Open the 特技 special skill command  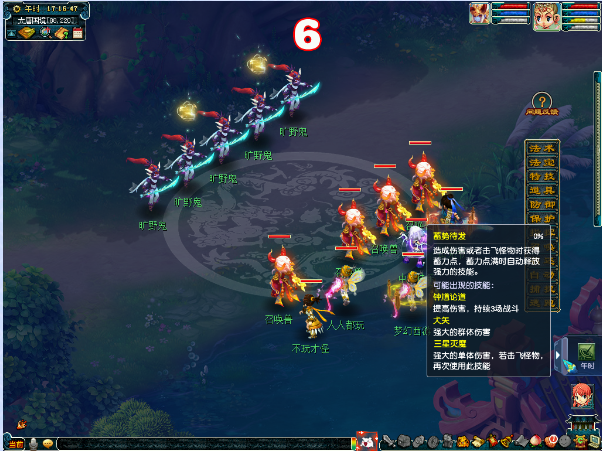click(541, 176)
